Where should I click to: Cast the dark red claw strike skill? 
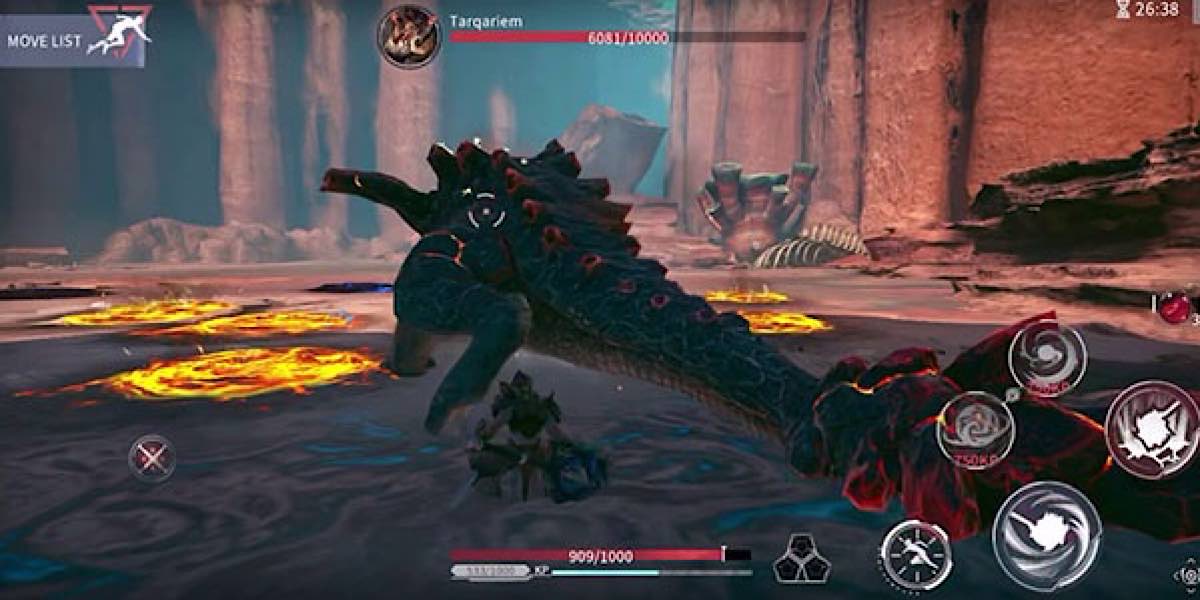1152,429
